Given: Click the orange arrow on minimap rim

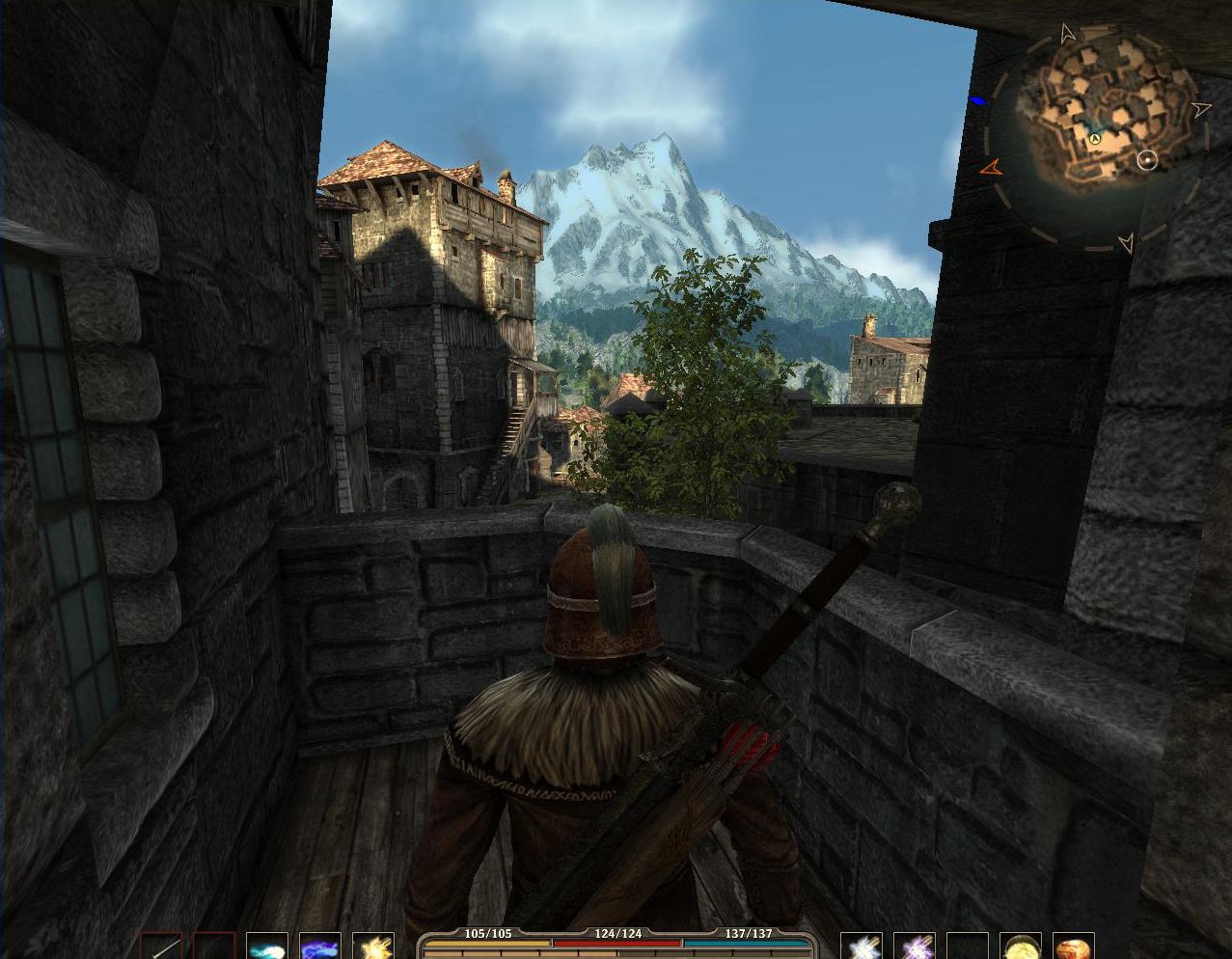Looking at the screenshot, I should (x=991, y=168).
